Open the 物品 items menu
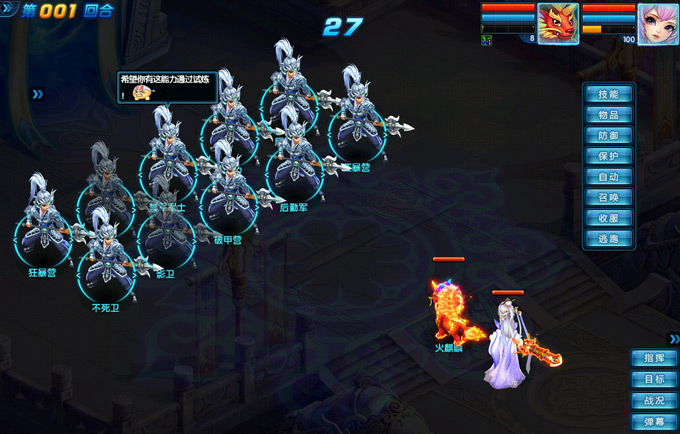680x434 pixels. click(608, 115)
